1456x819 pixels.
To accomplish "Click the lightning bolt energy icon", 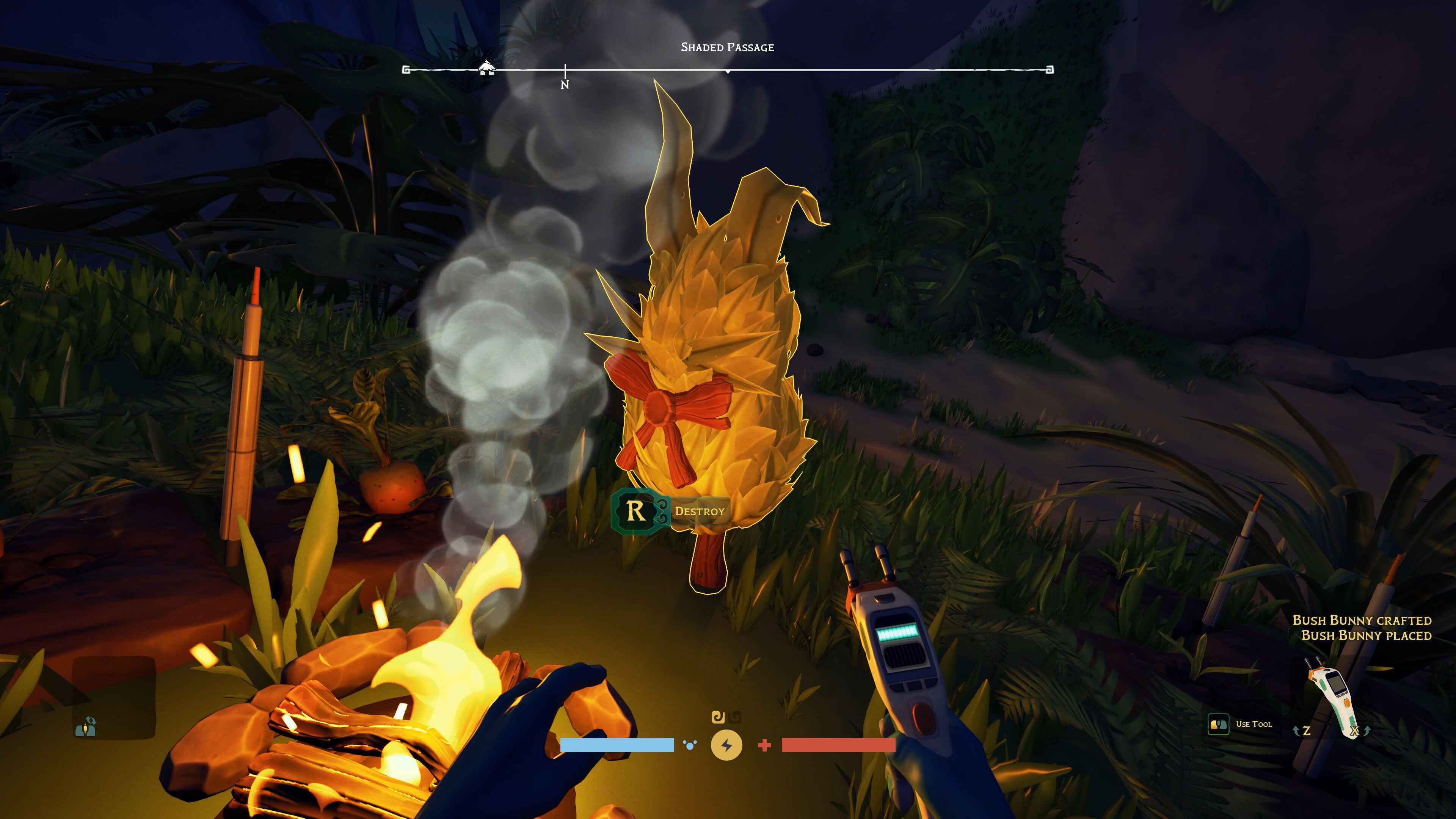I will pos(726,745).
